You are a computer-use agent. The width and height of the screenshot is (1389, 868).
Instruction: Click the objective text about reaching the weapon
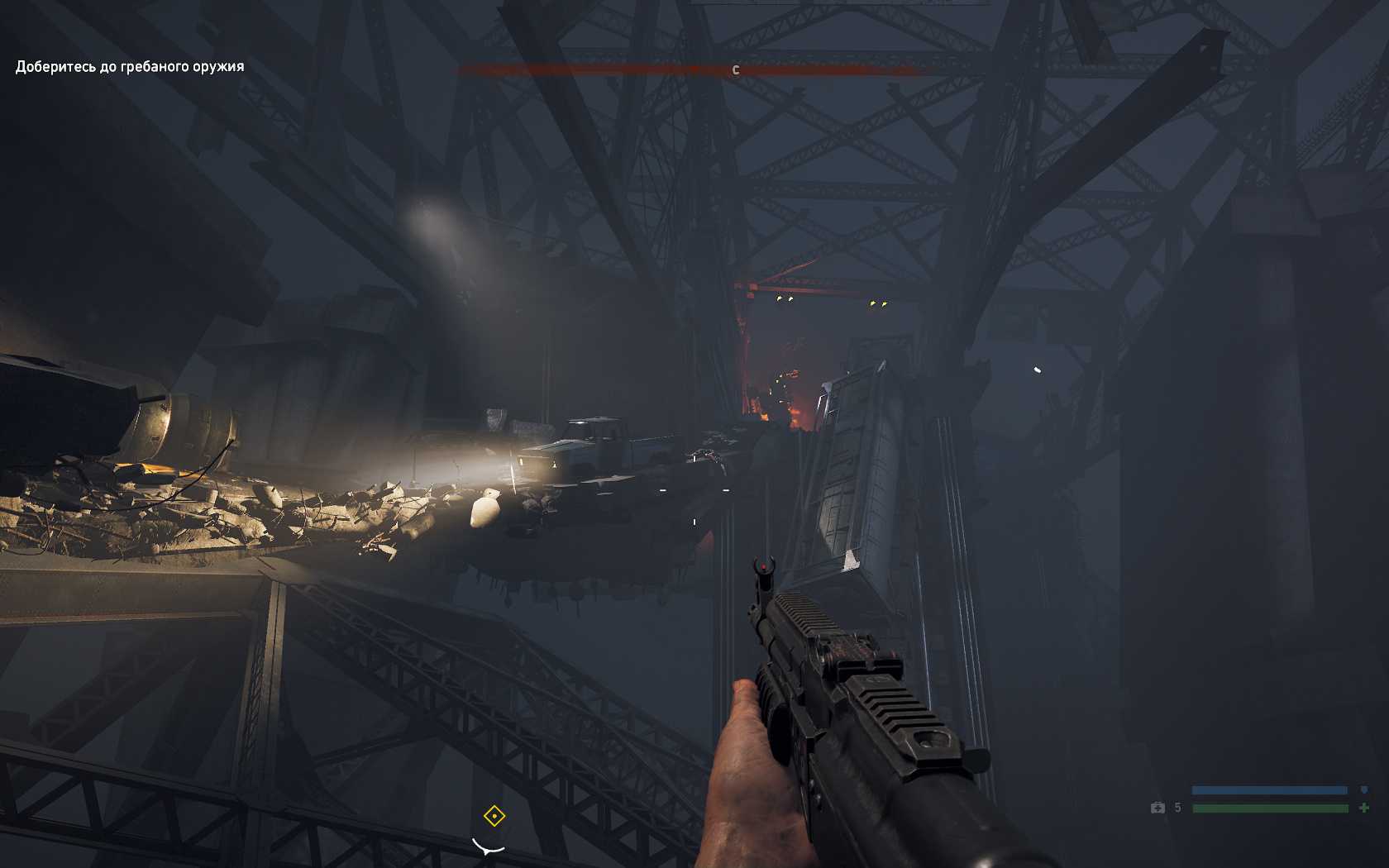pyautogui.click(x=130, y=66)
